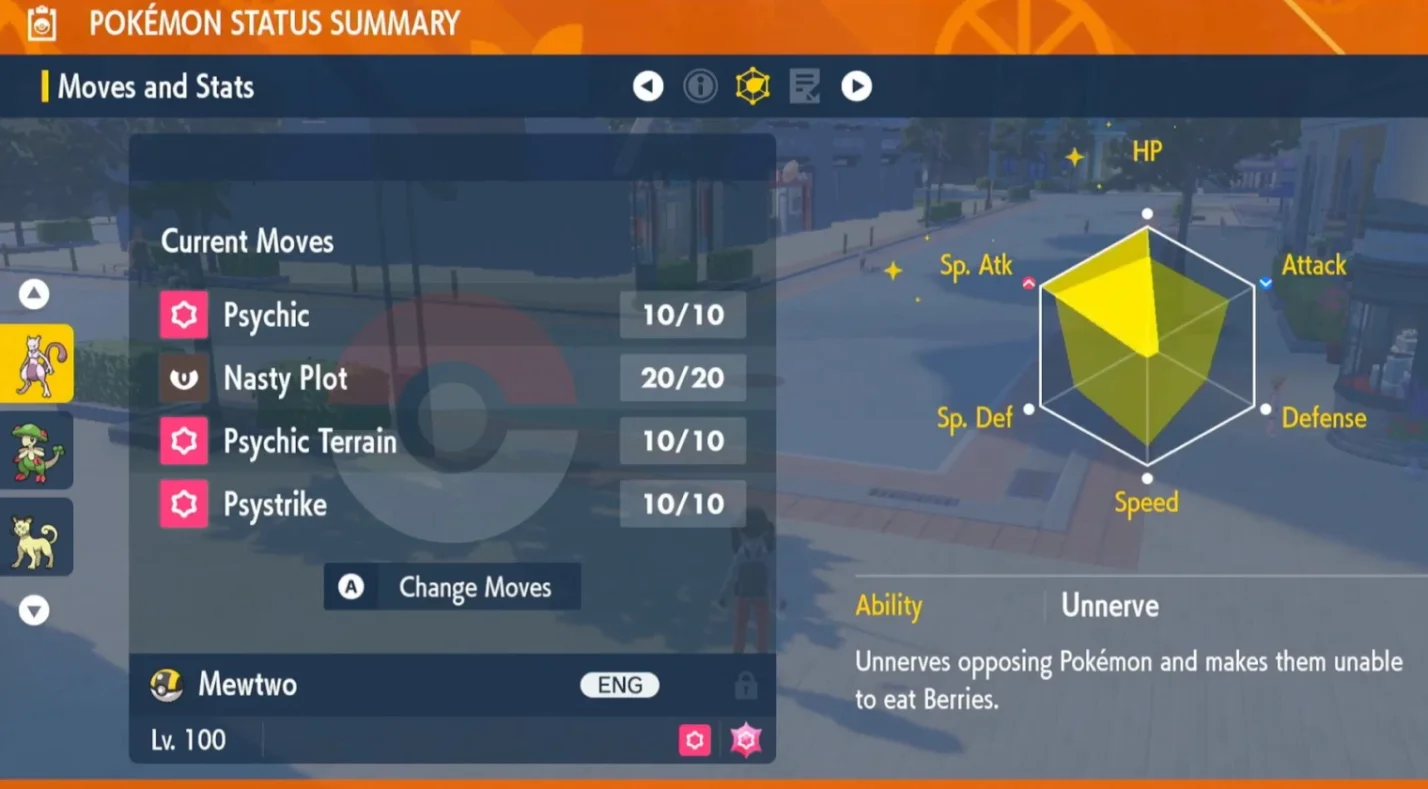Open Change Moves
This screenshot has height=789, width=1428.
(452, 587)
